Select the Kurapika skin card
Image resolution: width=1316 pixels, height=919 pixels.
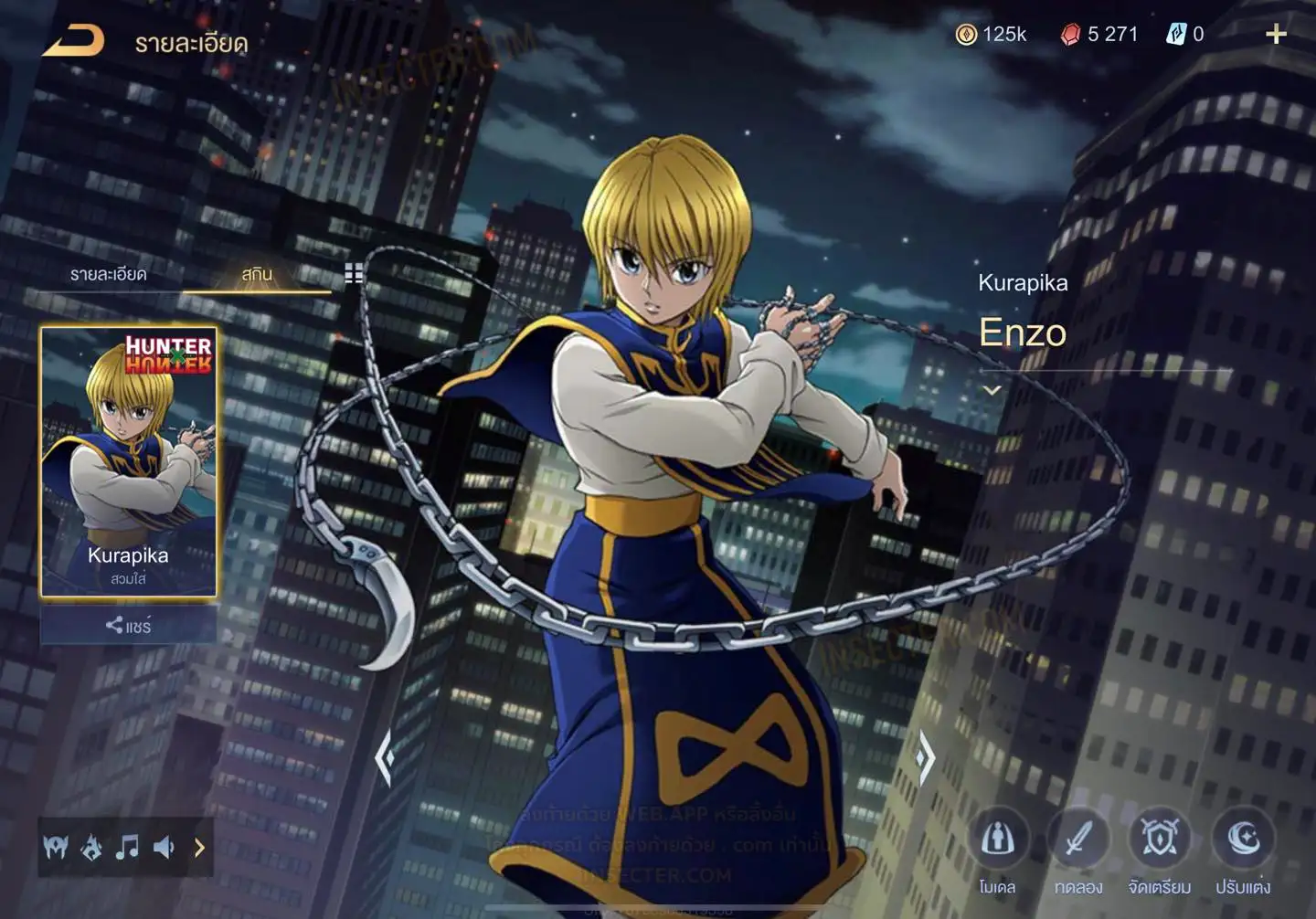pos(128,461)
